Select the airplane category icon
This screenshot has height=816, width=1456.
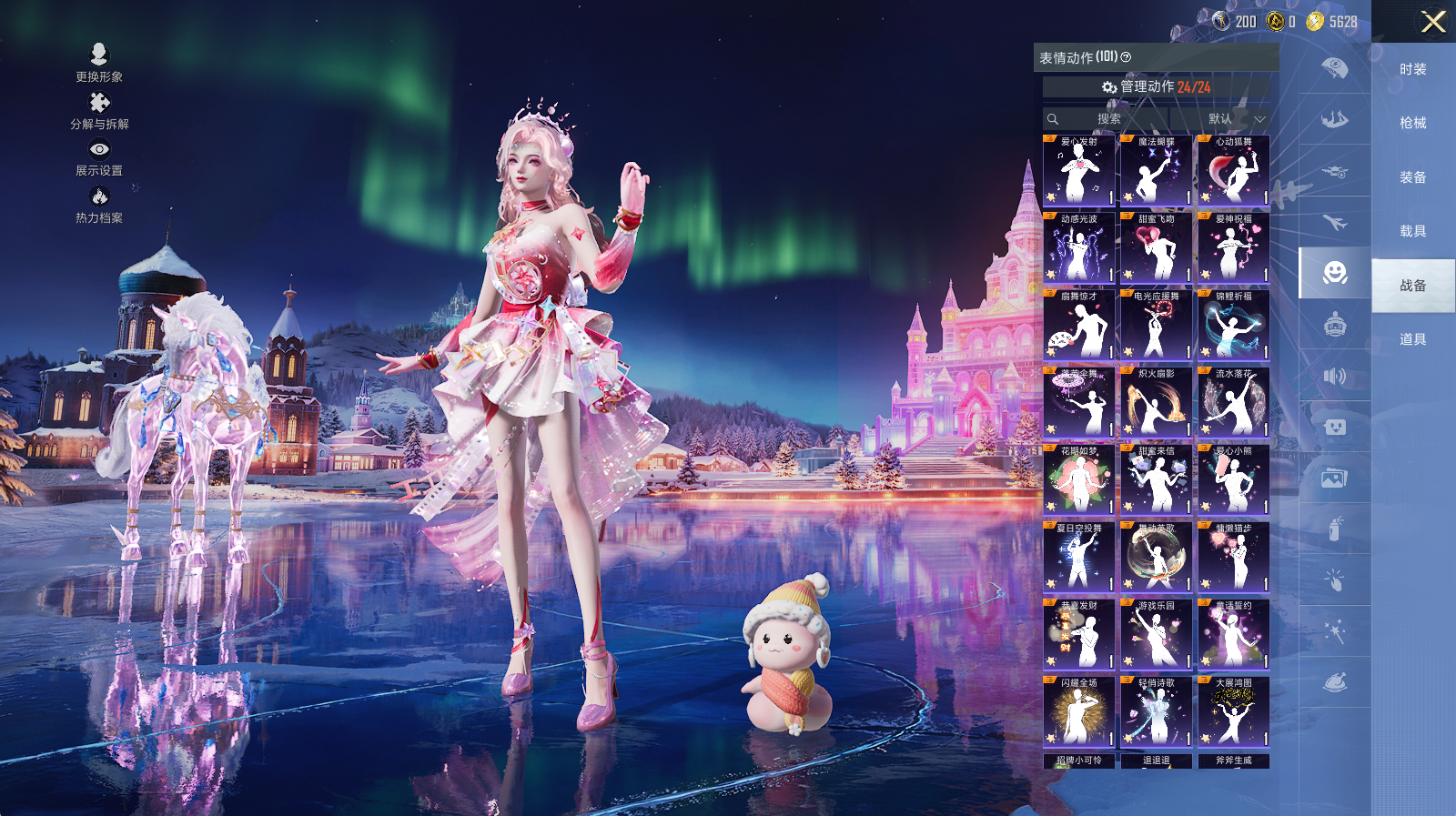1335,222
